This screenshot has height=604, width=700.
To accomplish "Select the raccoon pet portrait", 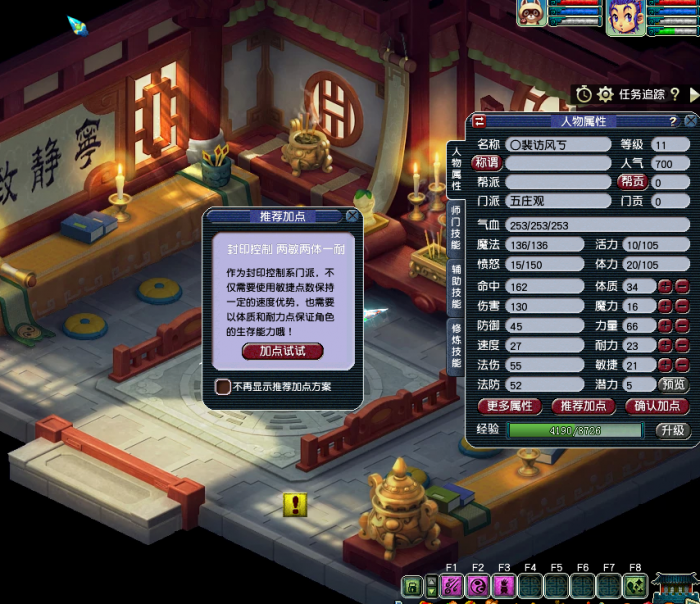I will [x=531, y=11].
